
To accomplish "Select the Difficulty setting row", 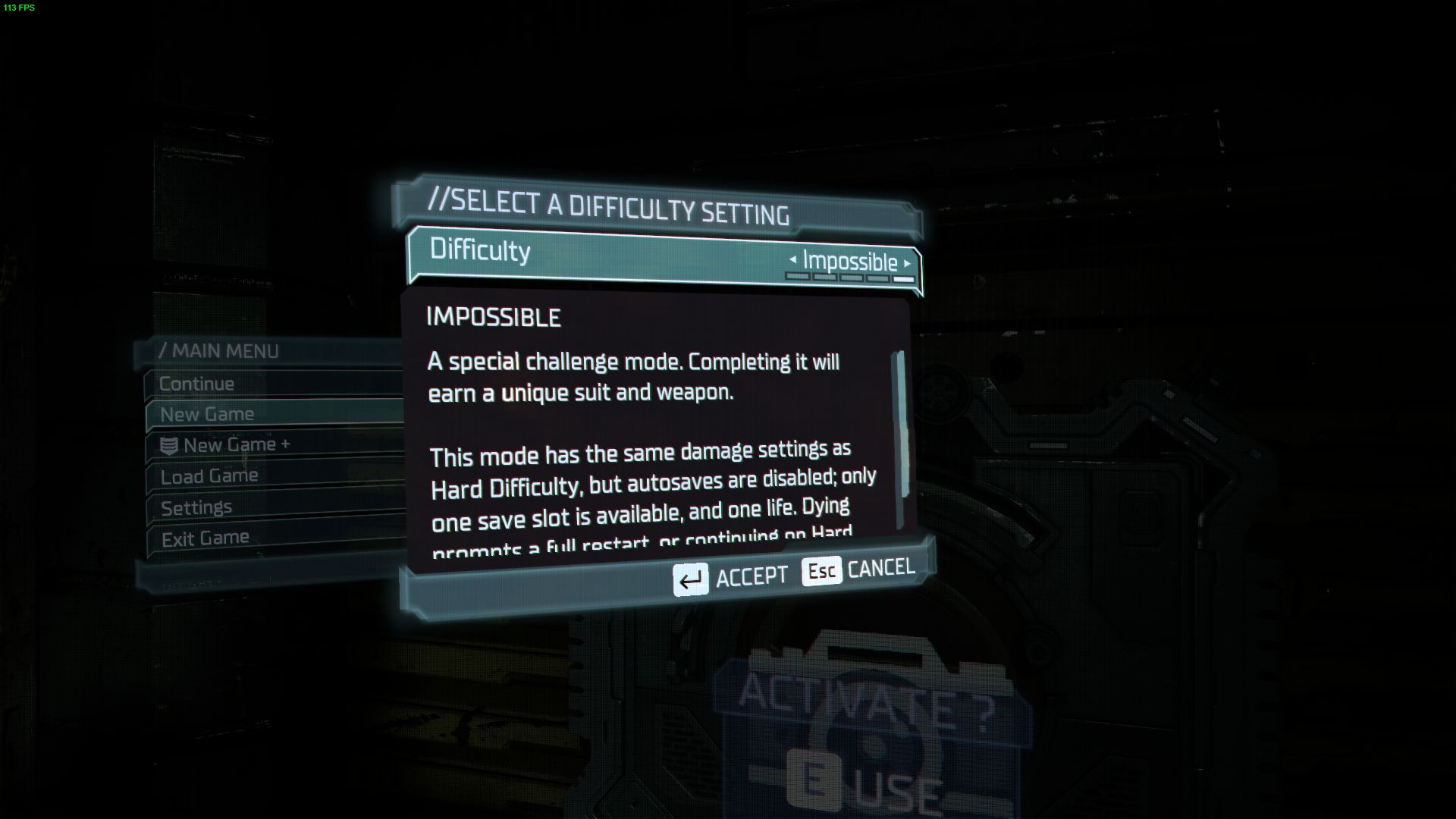I will pos(607,256).
